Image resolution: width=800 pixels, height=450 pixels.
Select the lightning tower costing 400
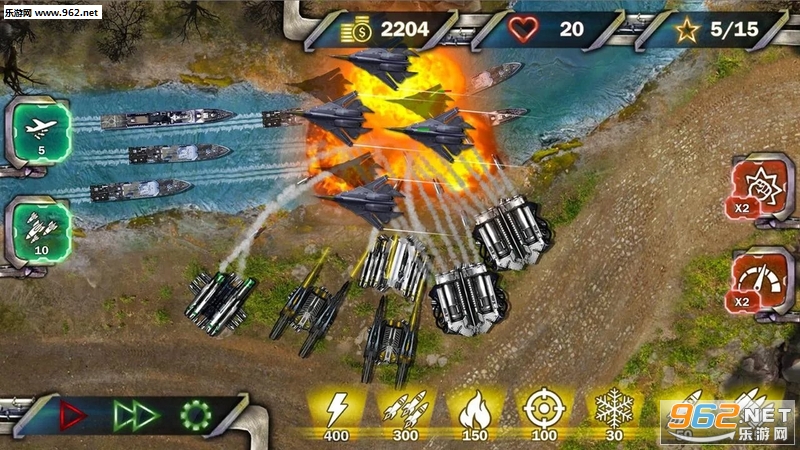pos(335,411)
